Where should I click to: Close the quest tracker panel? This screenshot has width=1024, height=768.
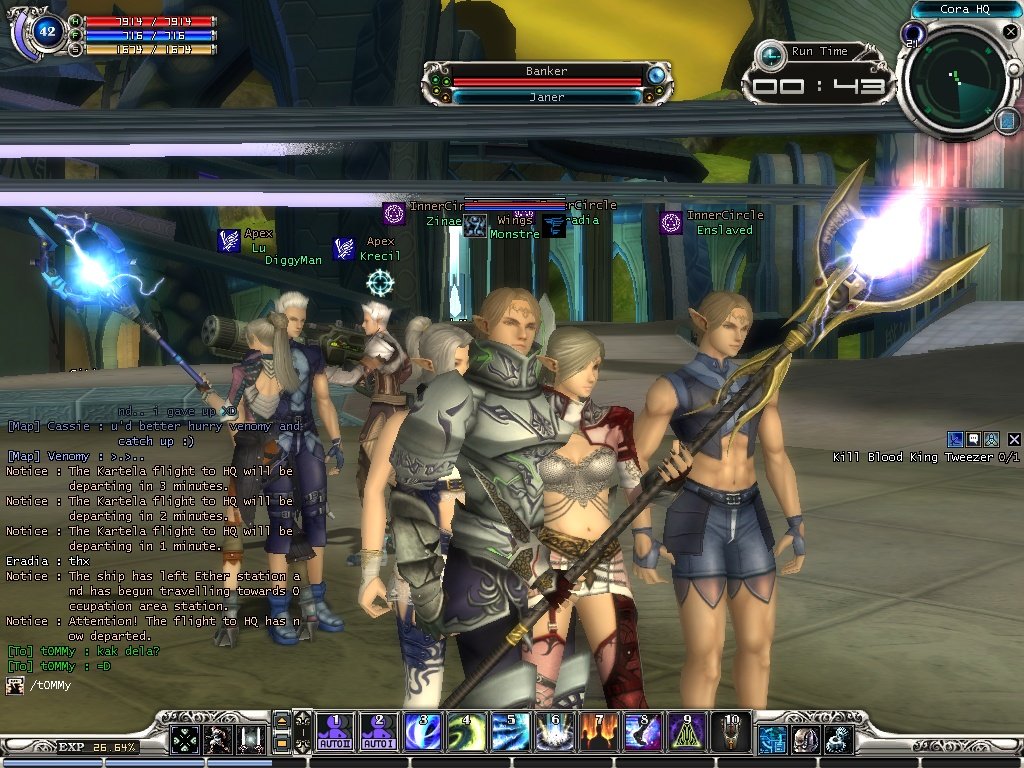1014,439
